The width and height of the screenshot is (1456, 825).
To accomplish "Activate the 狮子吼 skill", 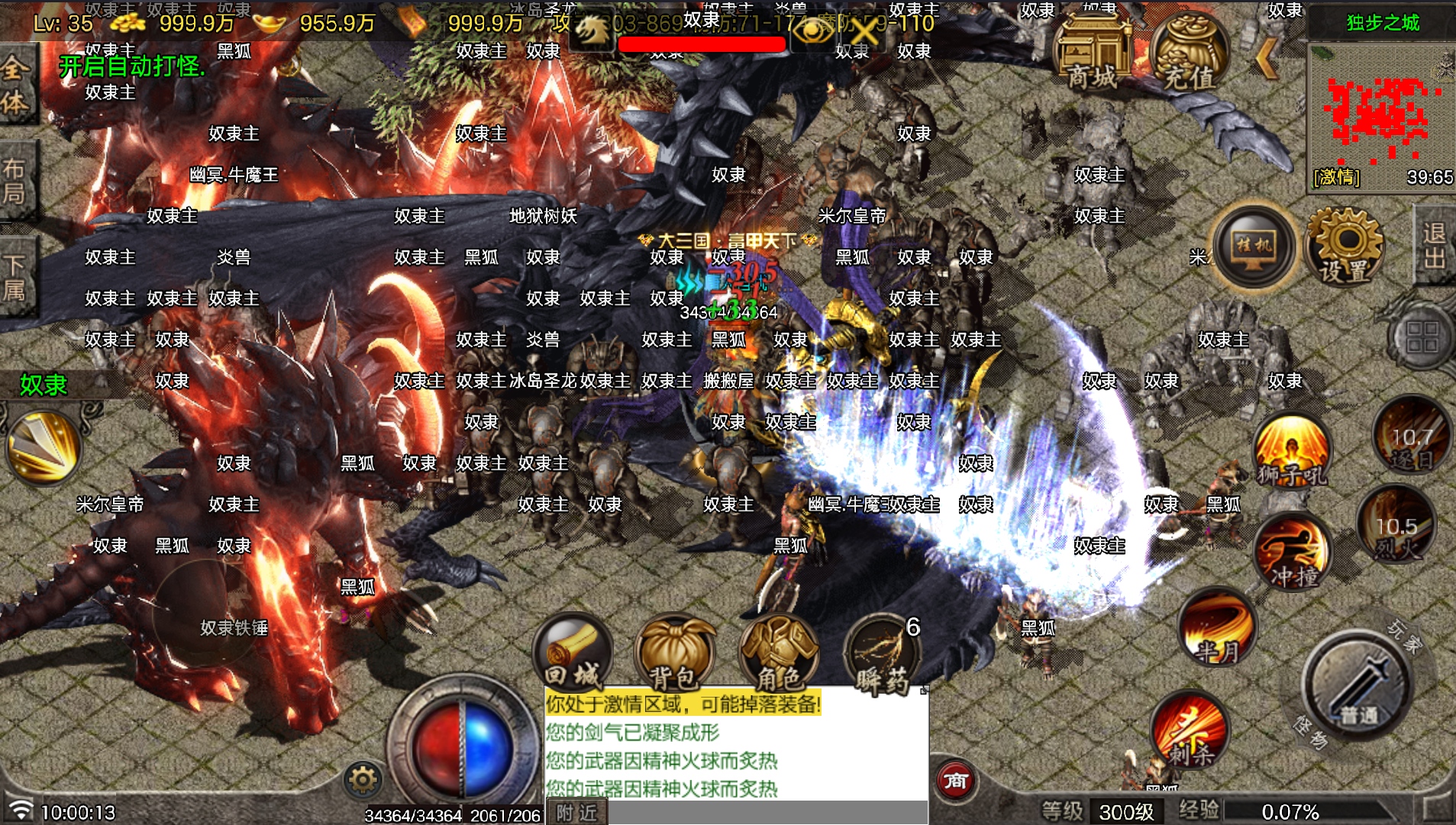I will pyautogui.click(x=1292, y=451).
